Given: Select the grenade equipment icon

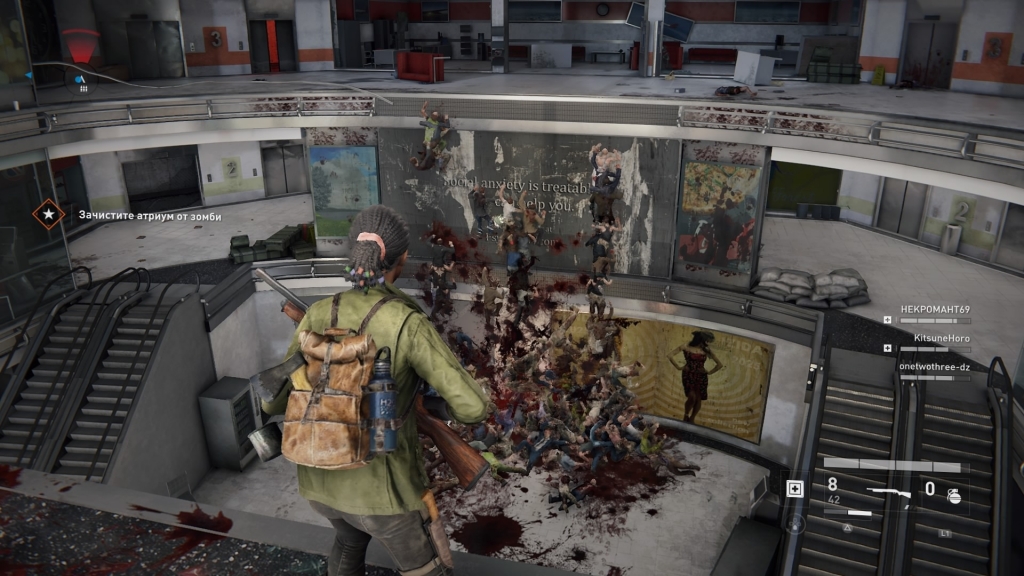Looking at the screenshot, I should [954, 496].
